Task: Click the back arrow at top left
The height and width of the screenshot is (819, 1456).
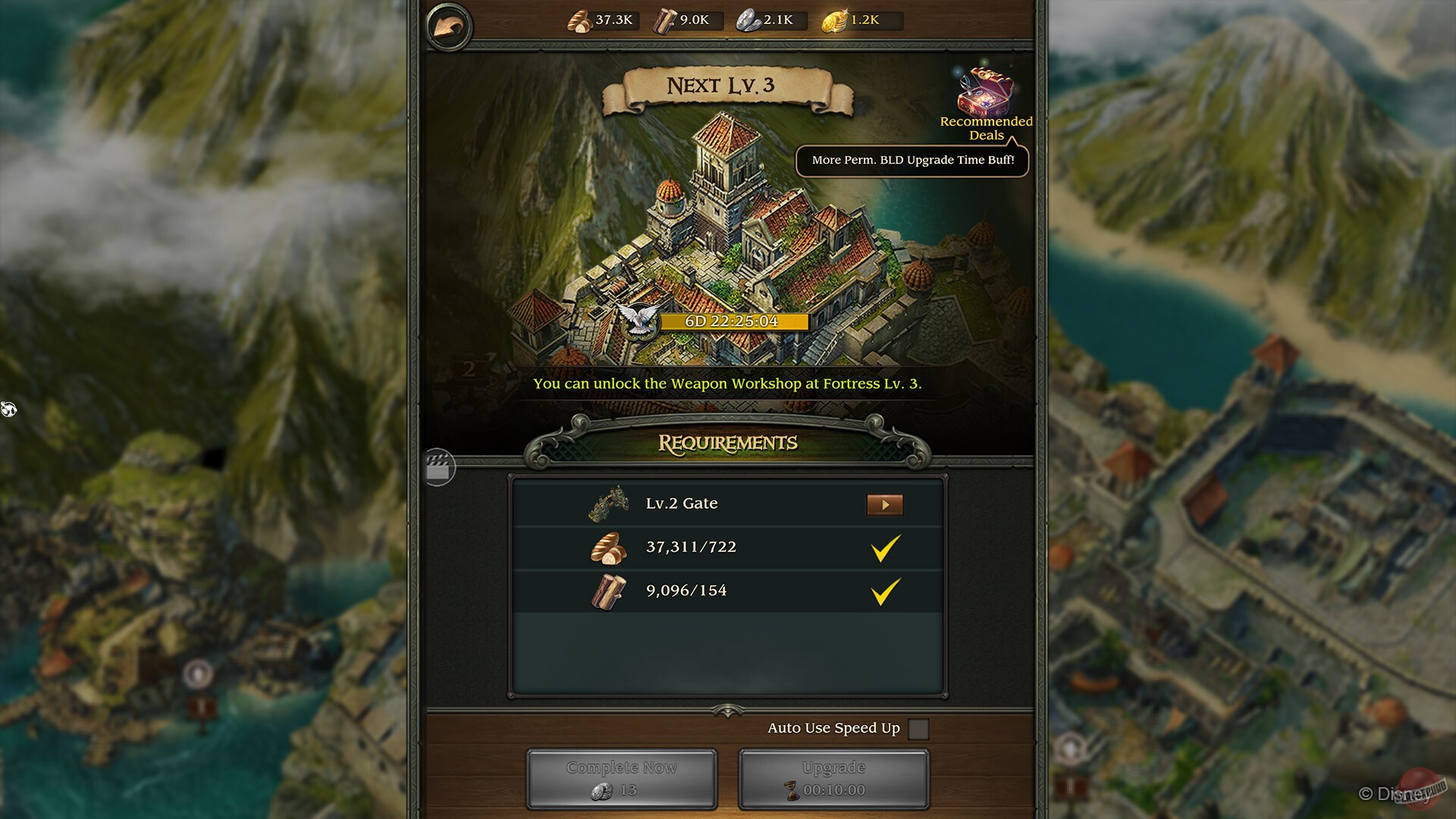Action: point(449,24)
